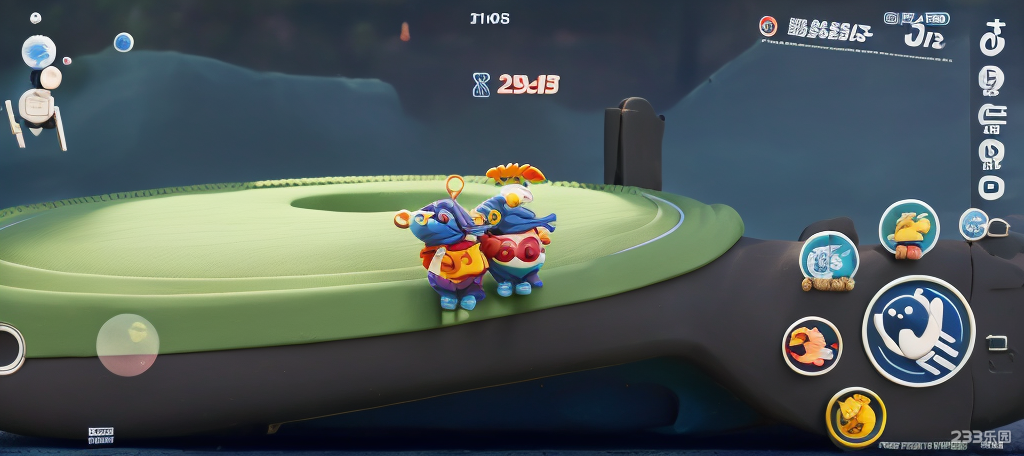This screenshot has width=1024, height=456.
Task: Select the yellow bird skill icon
Action: 909,229
